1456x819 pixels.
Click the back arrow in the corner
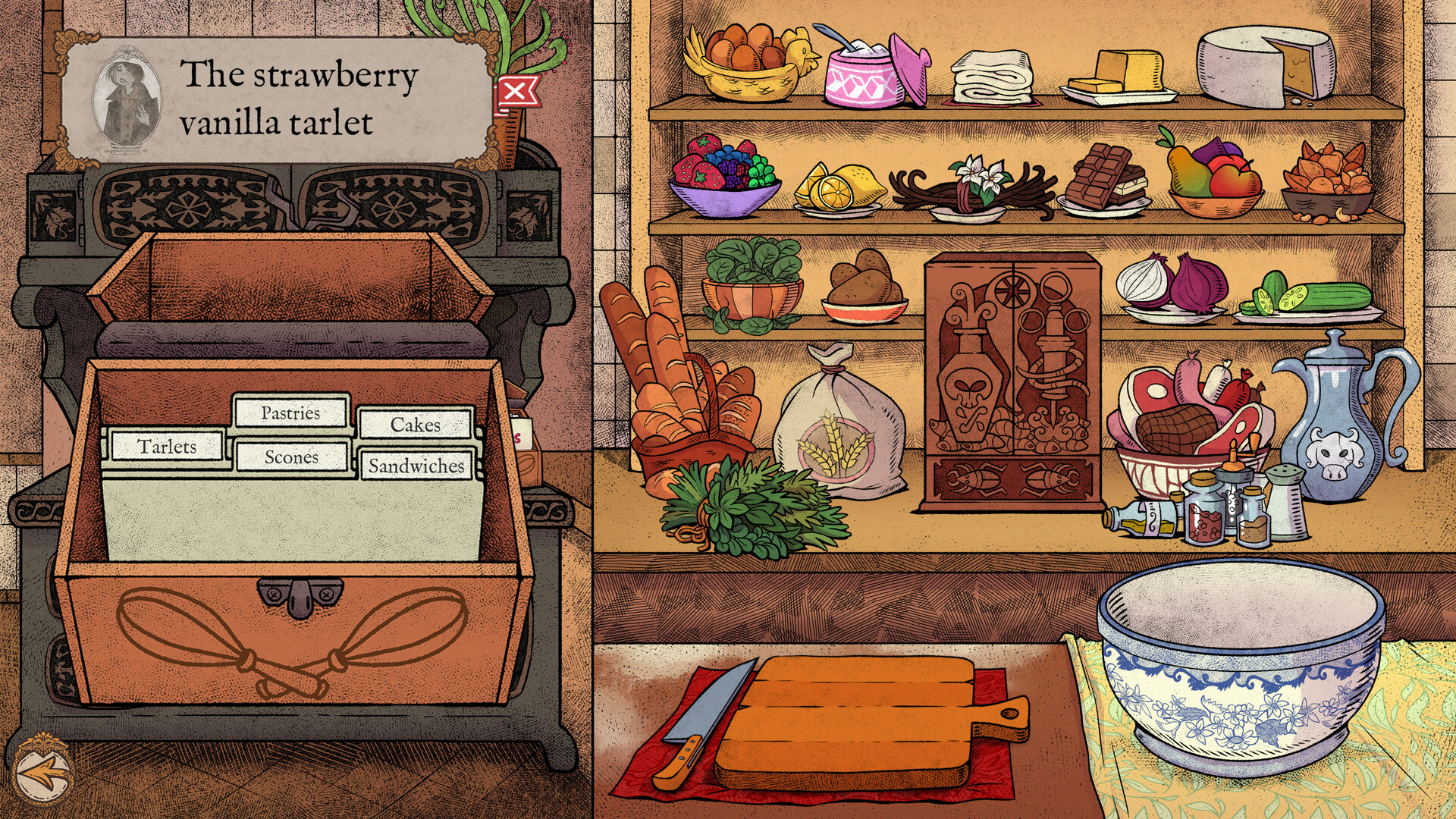(x=43, y=777)
